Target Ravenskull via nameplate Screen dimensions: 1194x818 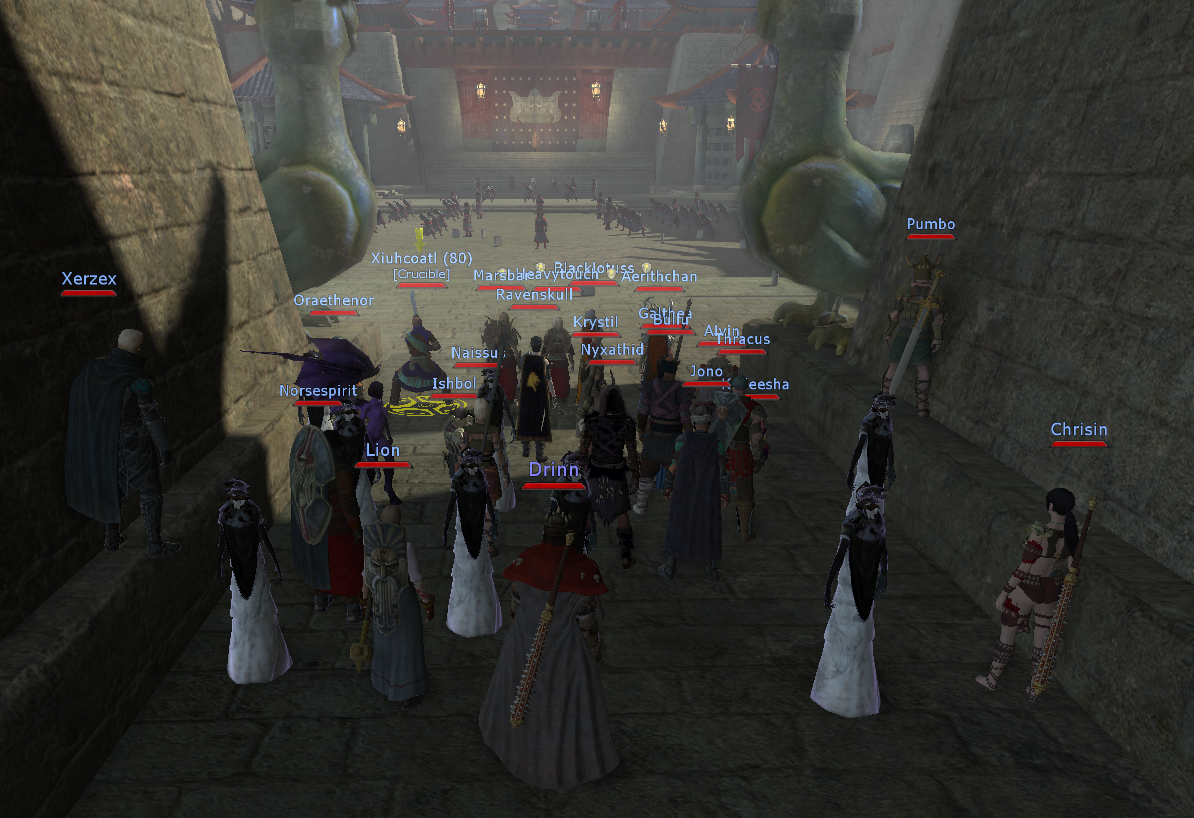point(534,295)
